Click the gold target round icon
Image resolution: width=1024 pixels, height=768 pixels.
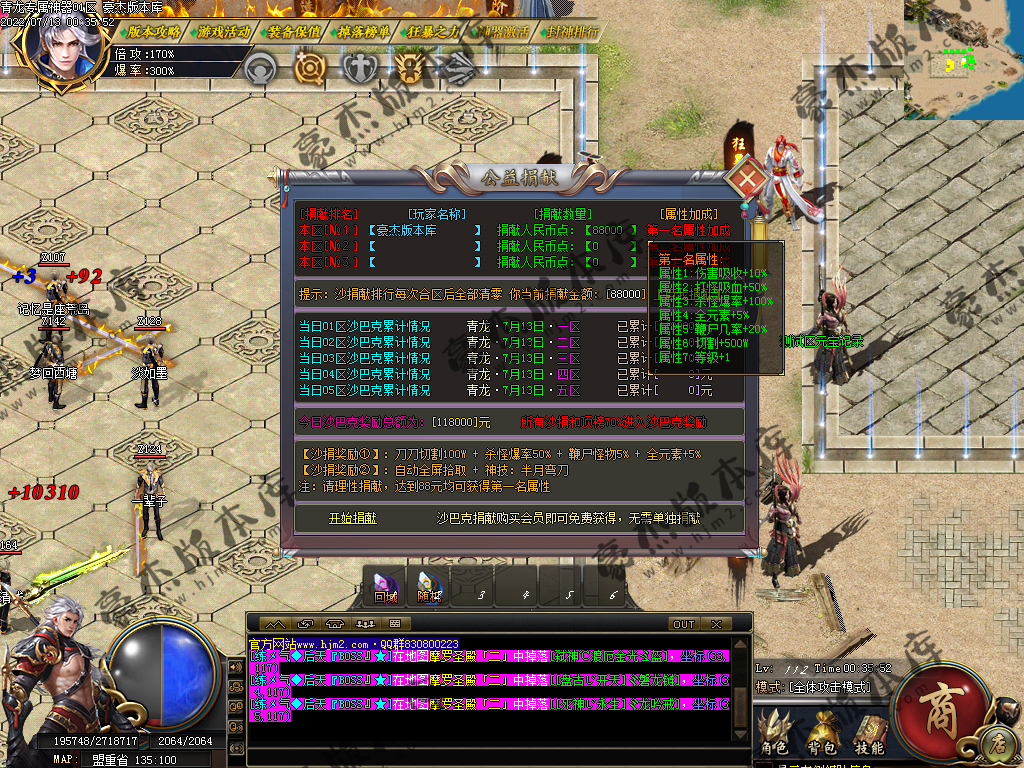coord(309,68)
